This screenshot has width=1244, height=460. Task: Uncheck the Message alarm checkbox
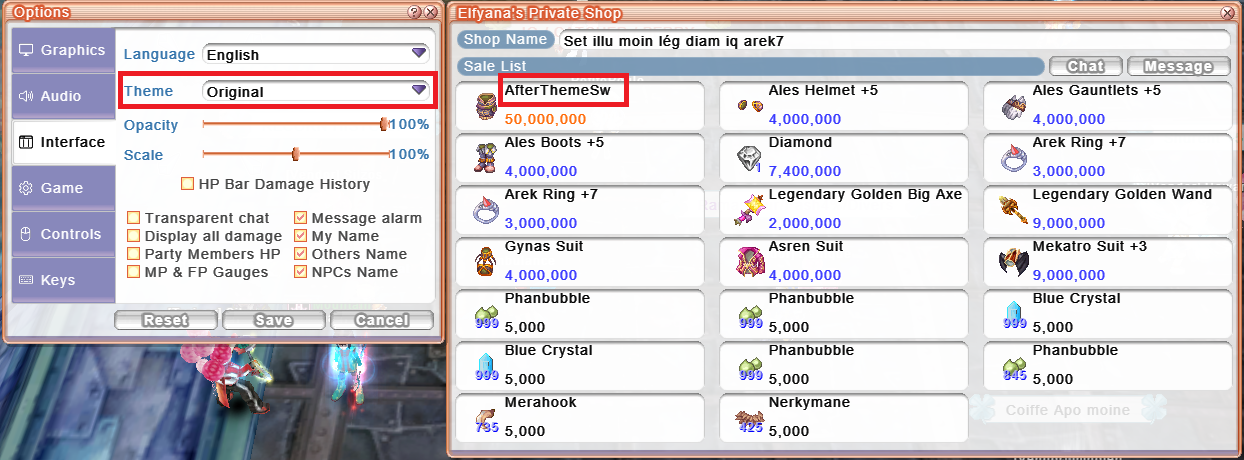(x=301, y=218)
